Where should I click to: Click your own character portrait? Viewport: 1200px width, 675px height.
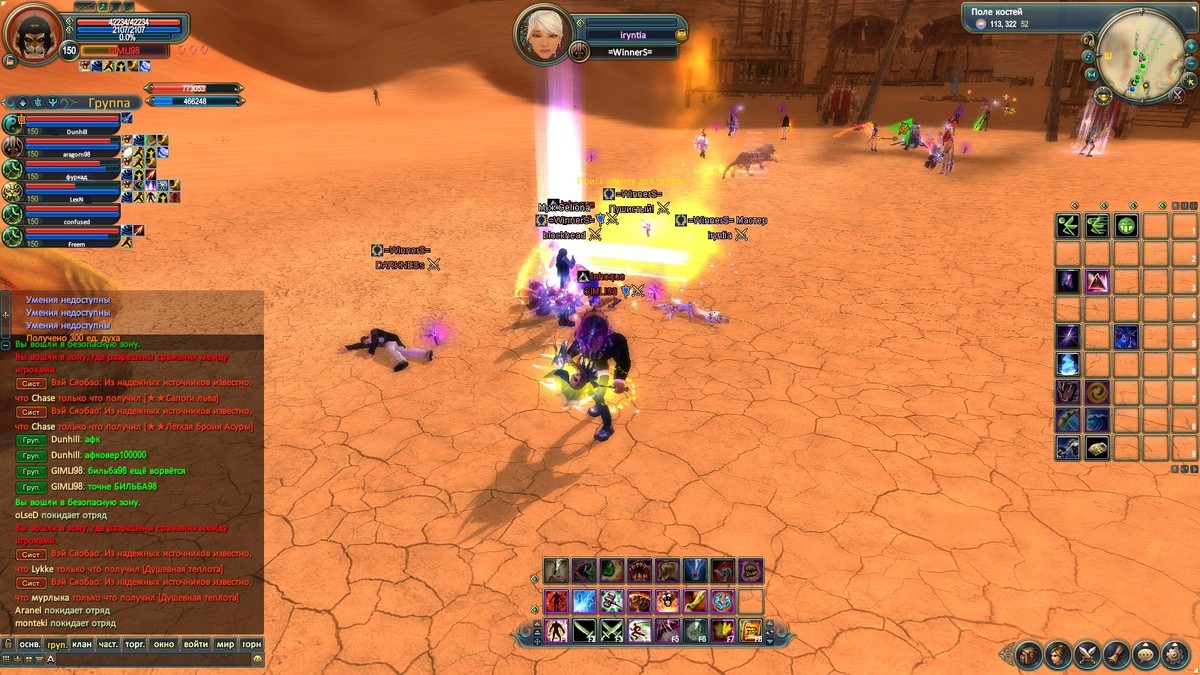(x=32, y=33)
